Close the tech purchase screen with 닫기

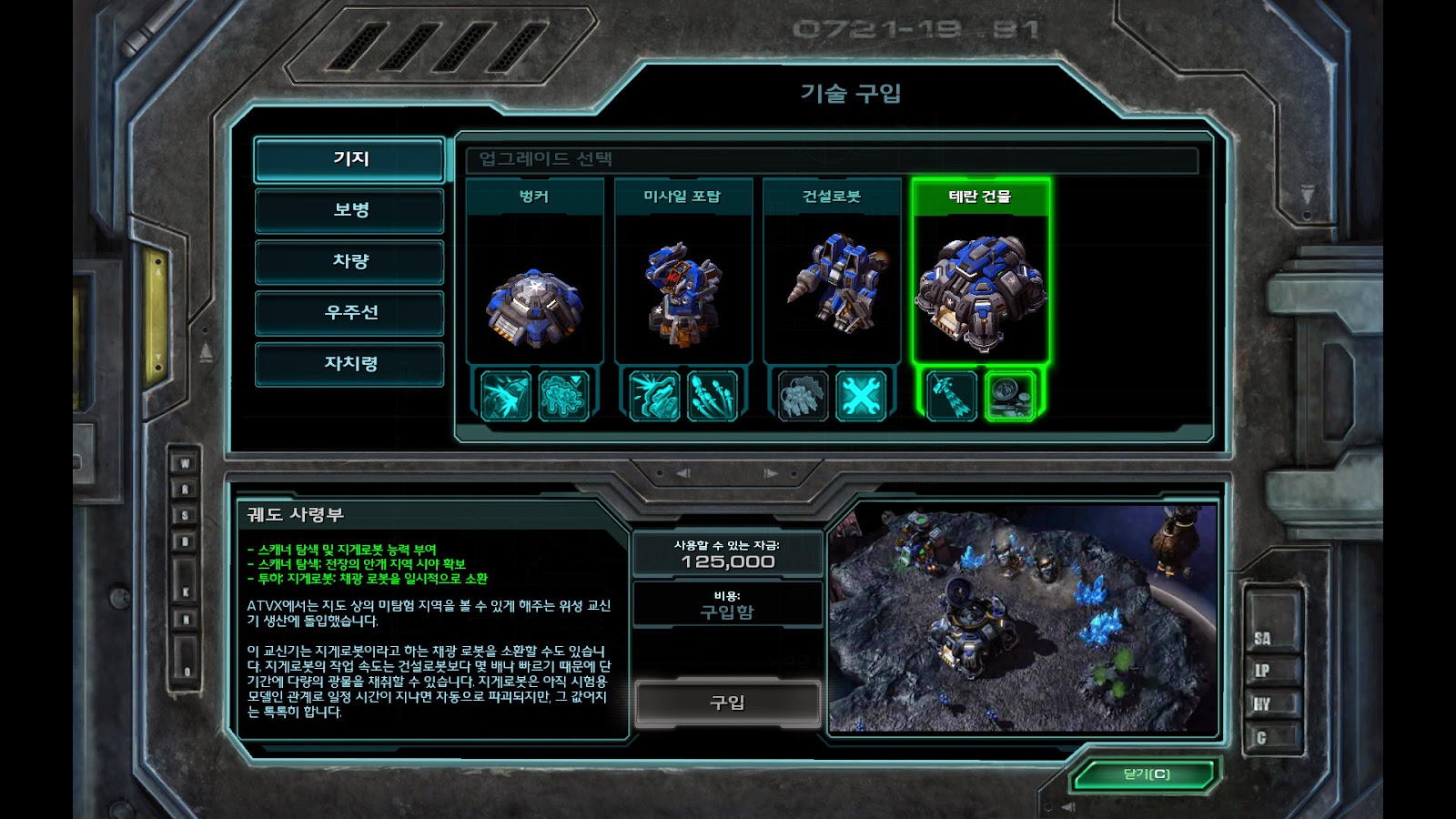click(1146, 774)
